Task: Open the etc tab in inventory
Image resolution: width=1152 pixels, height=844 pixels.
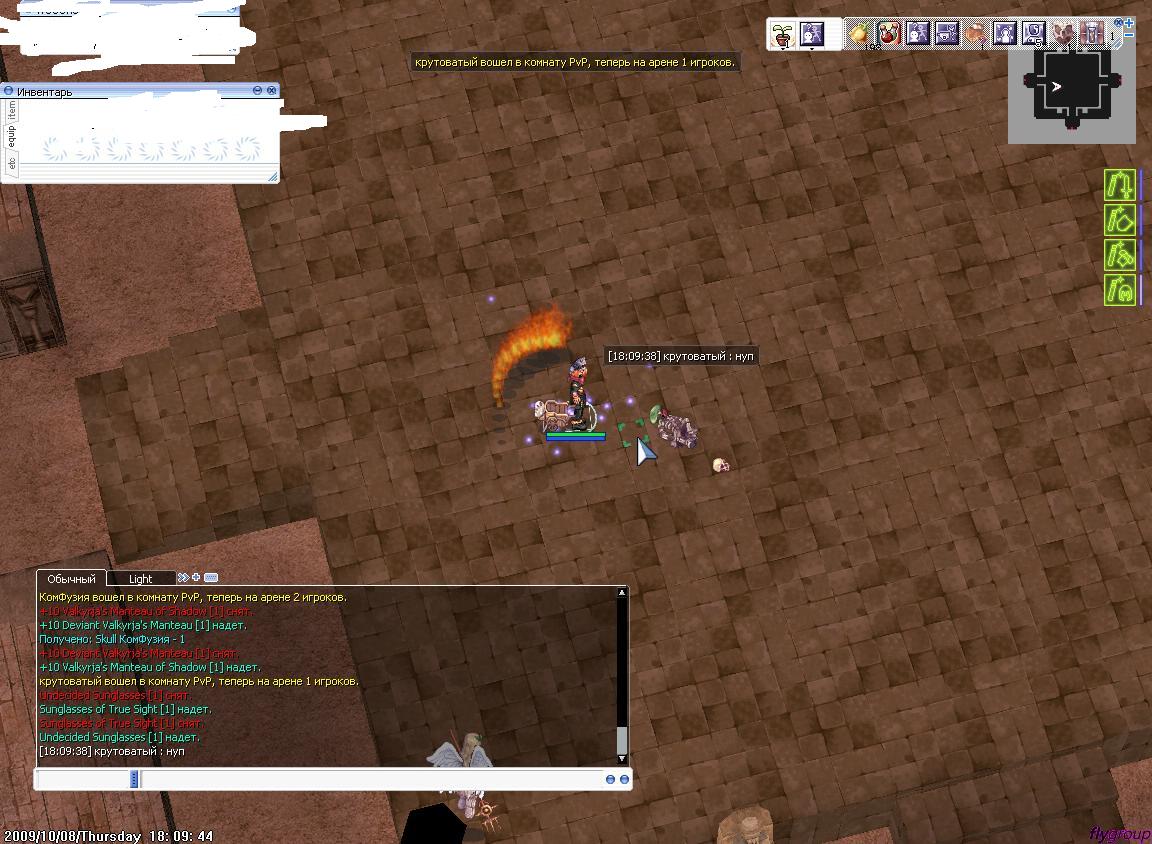Action: pos(11,162)
